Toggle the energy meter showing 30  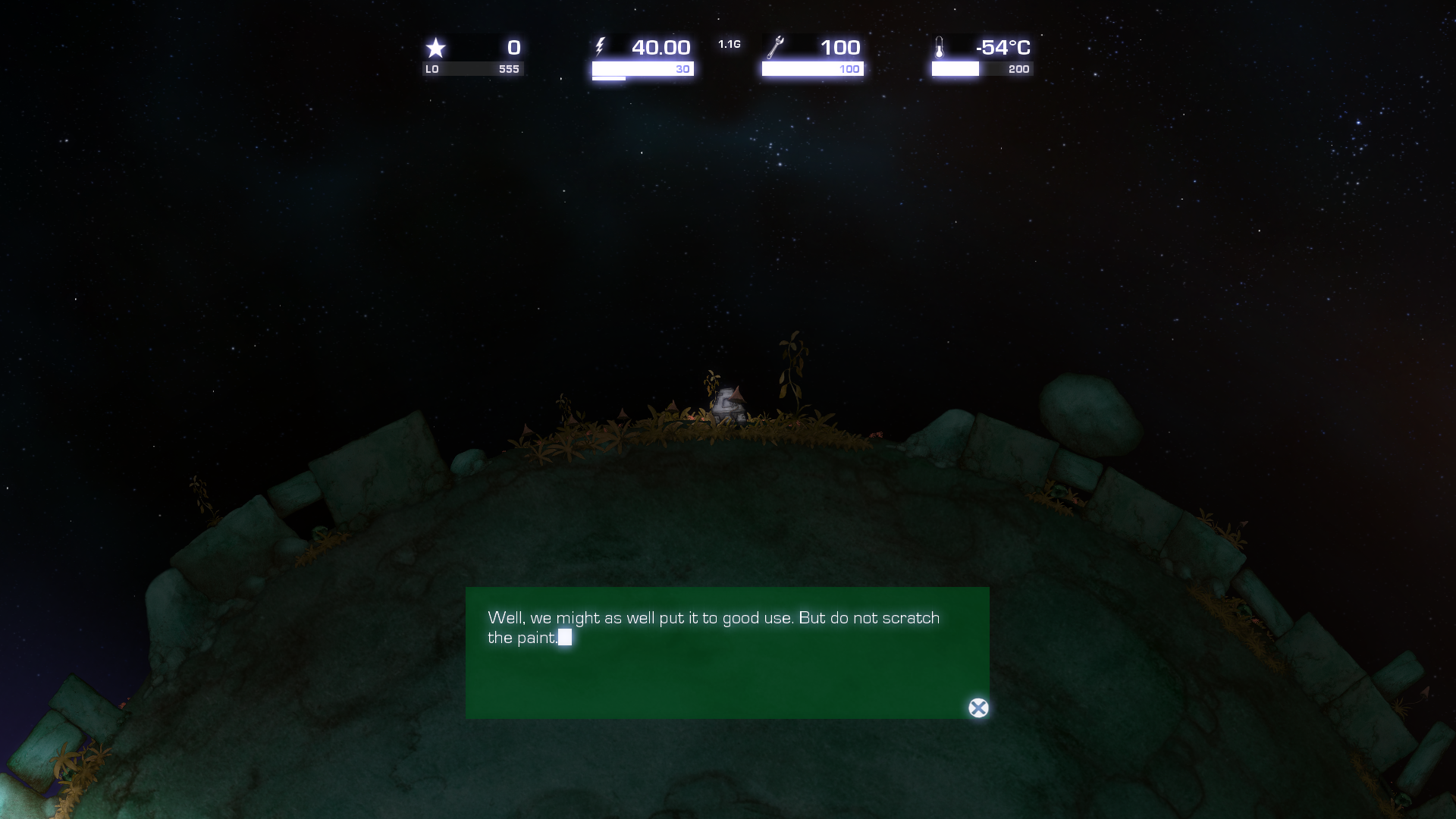(x=642, y=70)
